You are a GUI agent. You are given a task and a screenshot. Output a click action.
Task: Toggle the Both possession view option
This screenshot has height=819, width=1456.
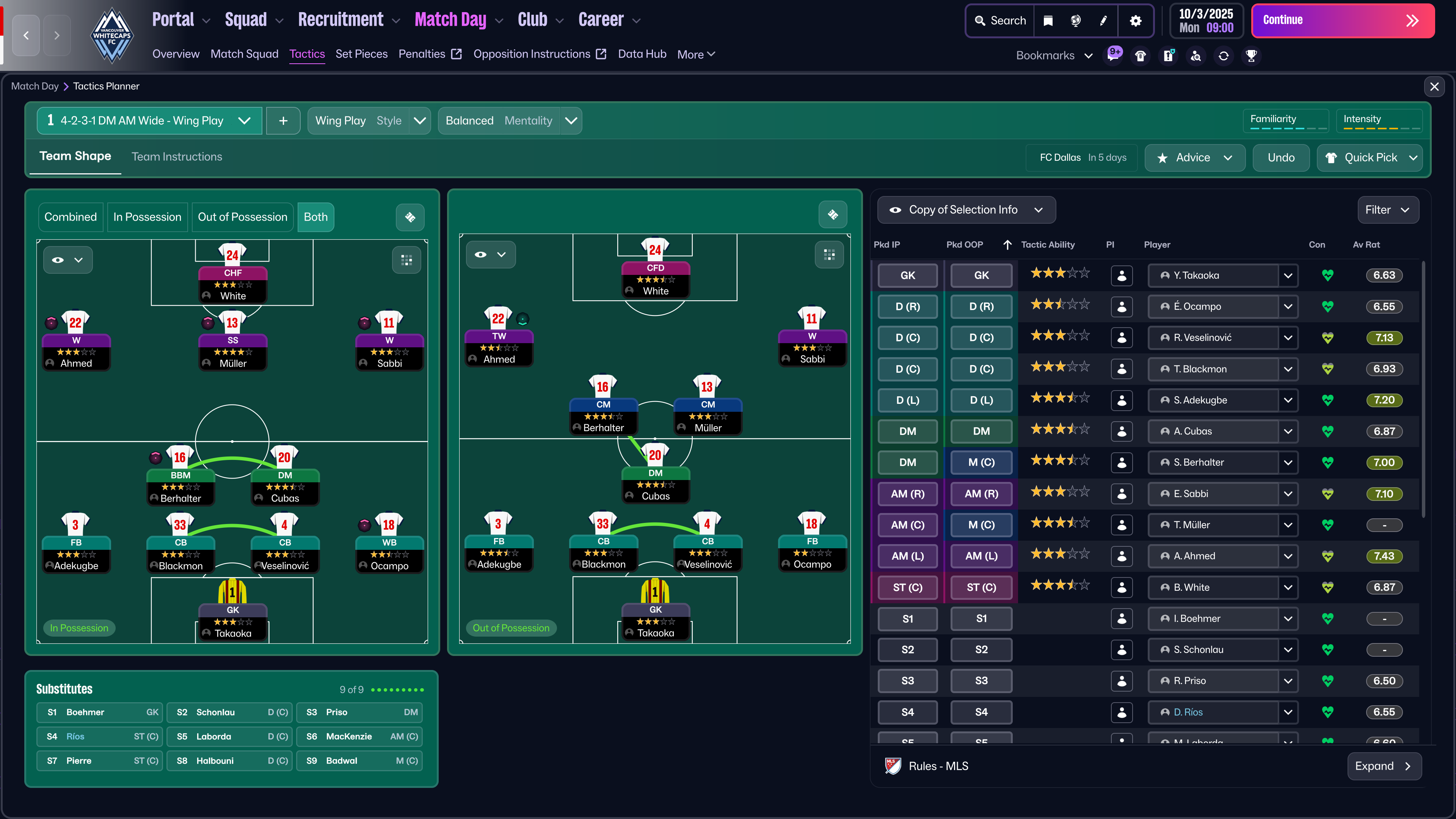click(x=315, y=217)
